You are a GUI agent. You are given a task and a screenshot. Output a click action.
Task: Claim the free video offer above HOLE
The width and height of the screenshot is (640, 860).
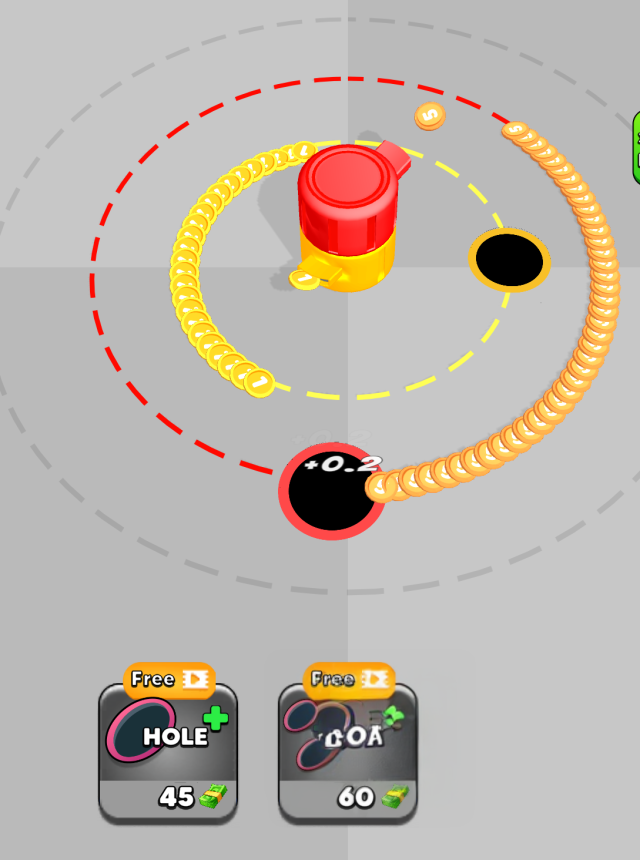(168, 680)
